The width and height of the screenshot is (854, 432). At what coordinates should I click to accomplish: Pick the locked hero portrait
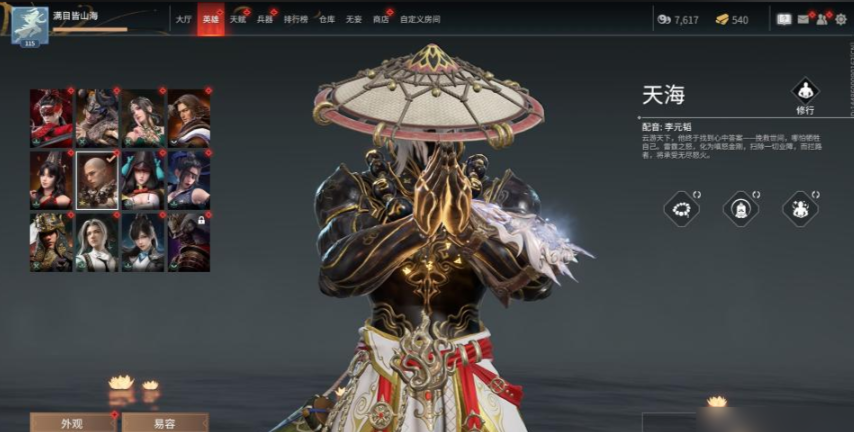(188, 241)
